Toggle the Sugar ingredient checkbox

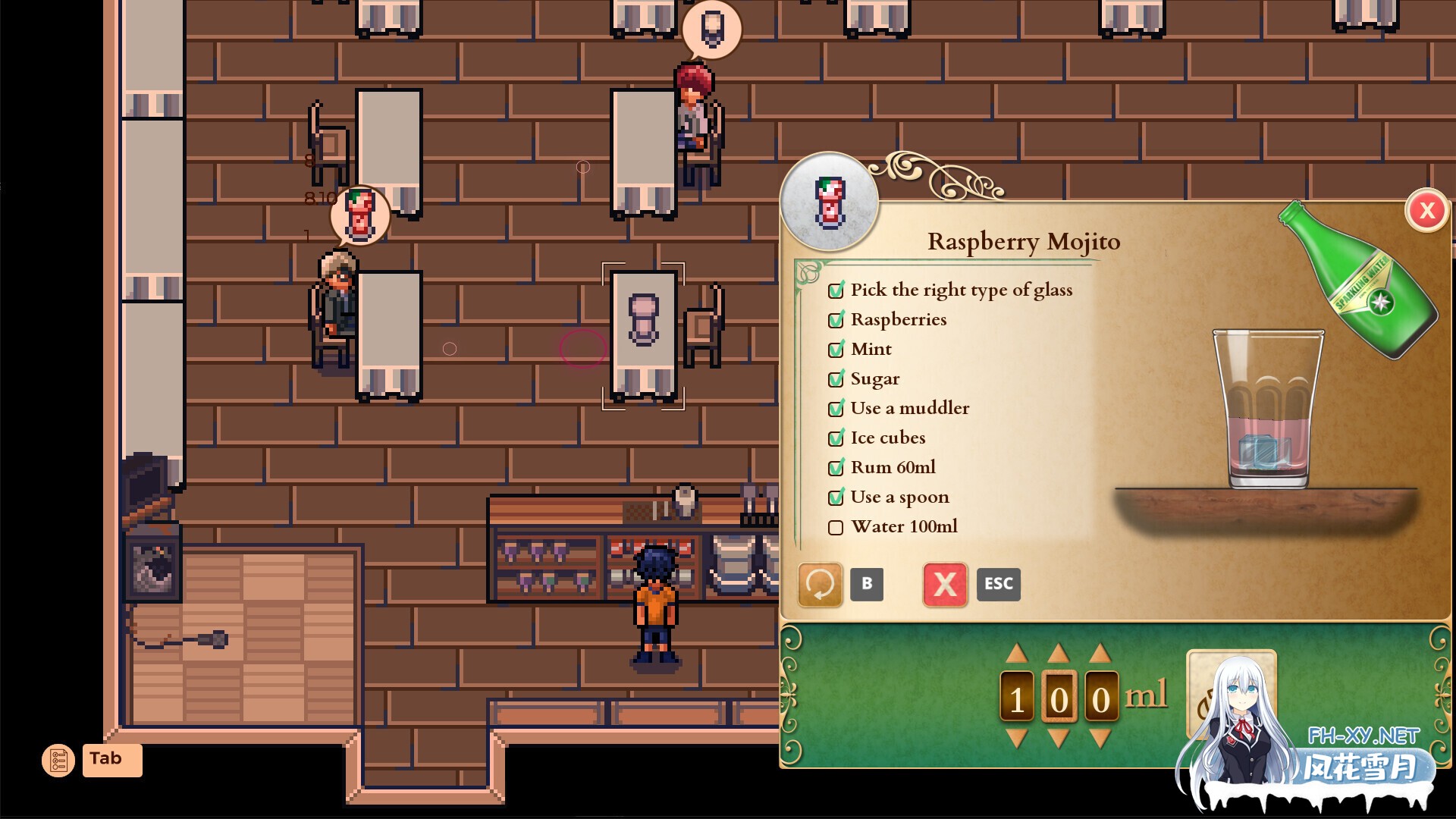(836, 378)
